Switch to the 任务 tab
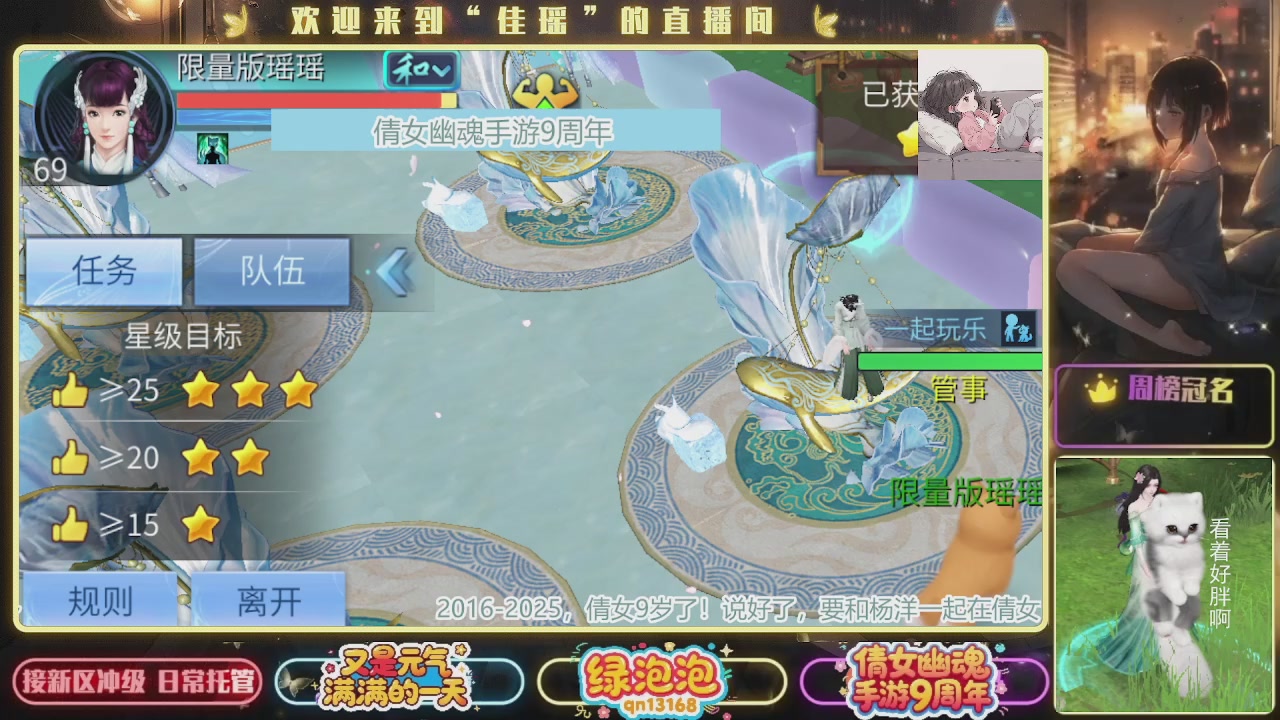Viewport: 1280px width, 720px height. click(103, 271)
